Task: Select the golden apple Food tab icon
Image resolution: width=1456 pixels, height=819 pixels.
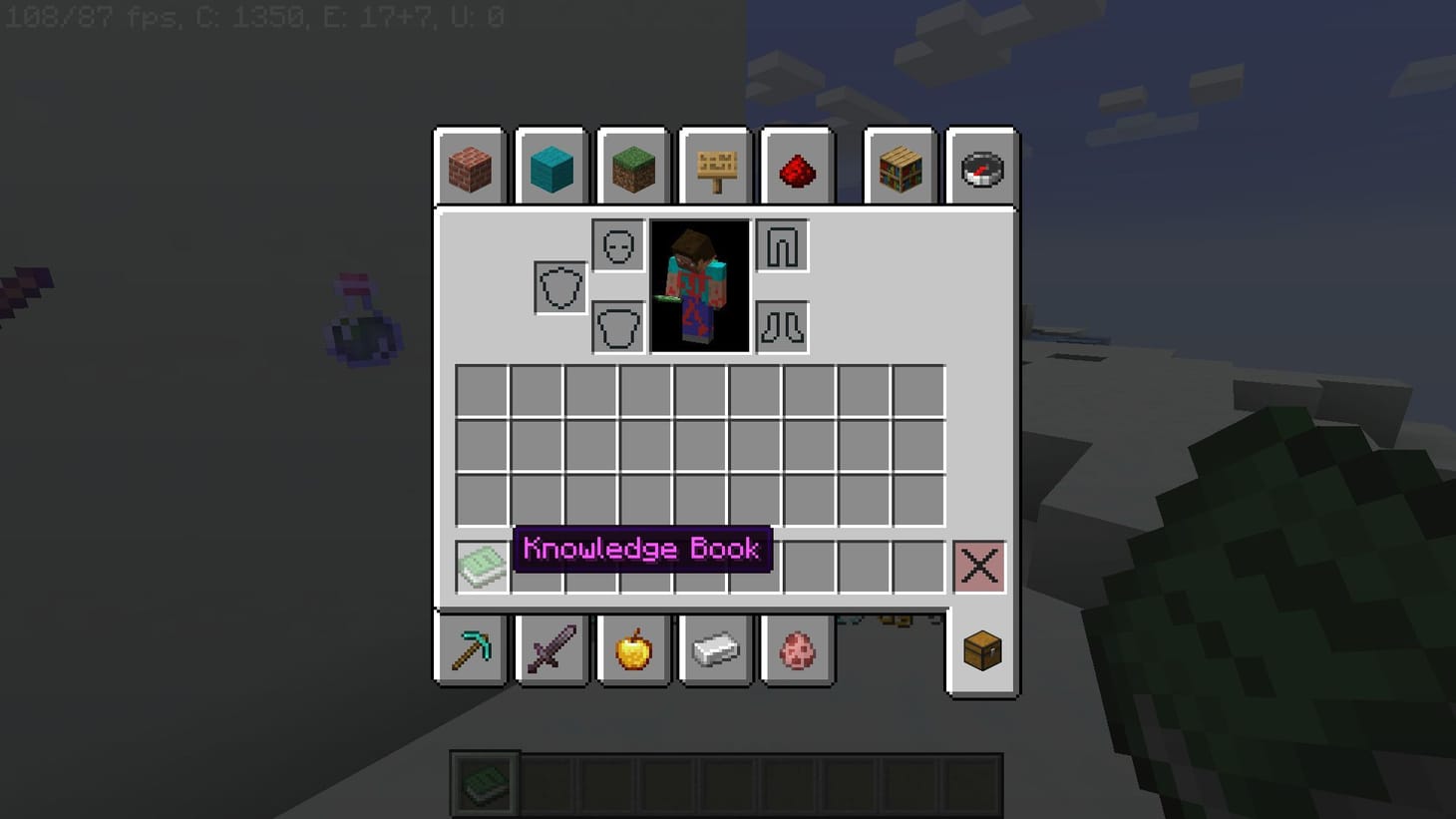Action: pyautogui.click(x=633, y=650)
